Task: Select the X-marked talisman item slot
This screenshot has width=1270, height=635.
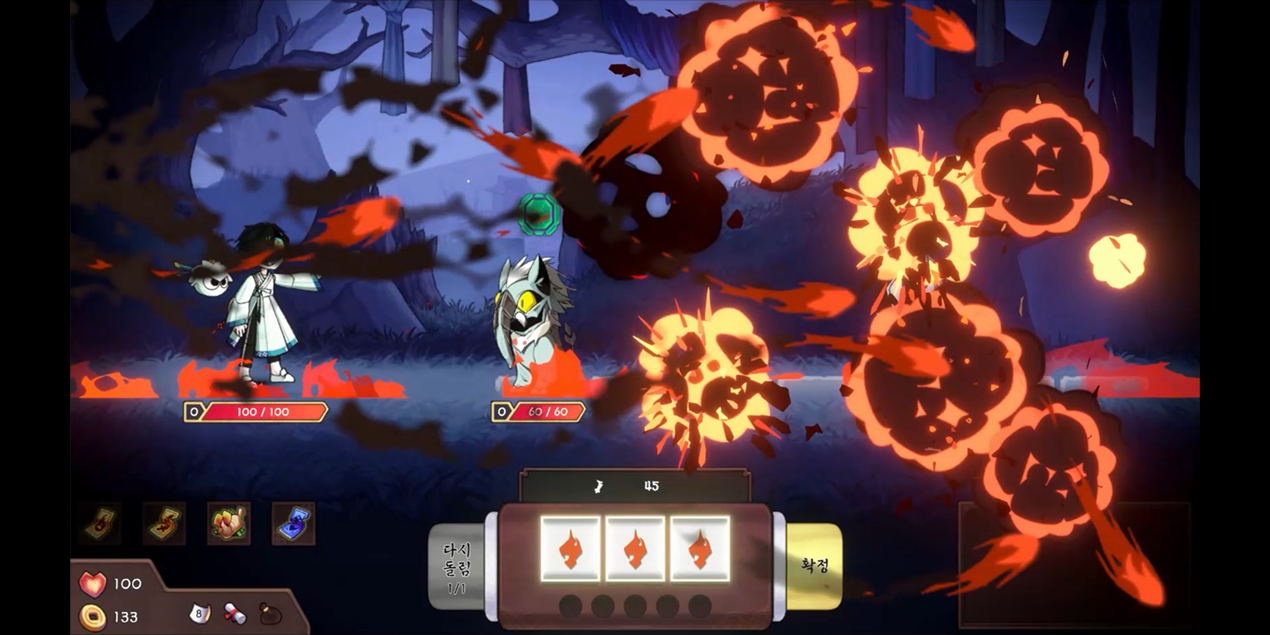Action: 164,523
